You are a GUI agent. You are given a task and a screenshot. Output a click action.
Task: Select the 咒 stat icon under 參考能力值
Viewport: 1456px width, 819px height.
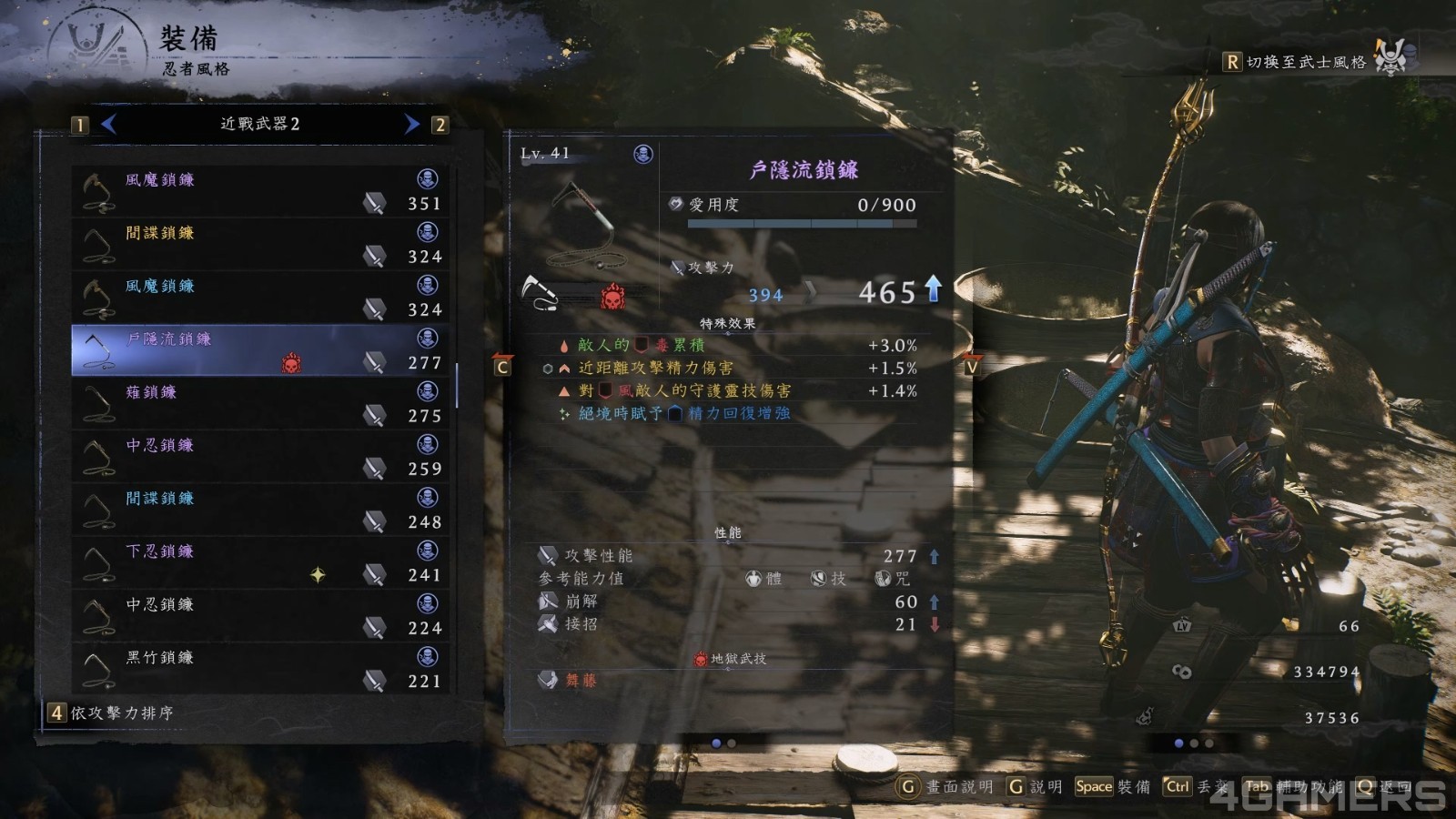[879, 579]
